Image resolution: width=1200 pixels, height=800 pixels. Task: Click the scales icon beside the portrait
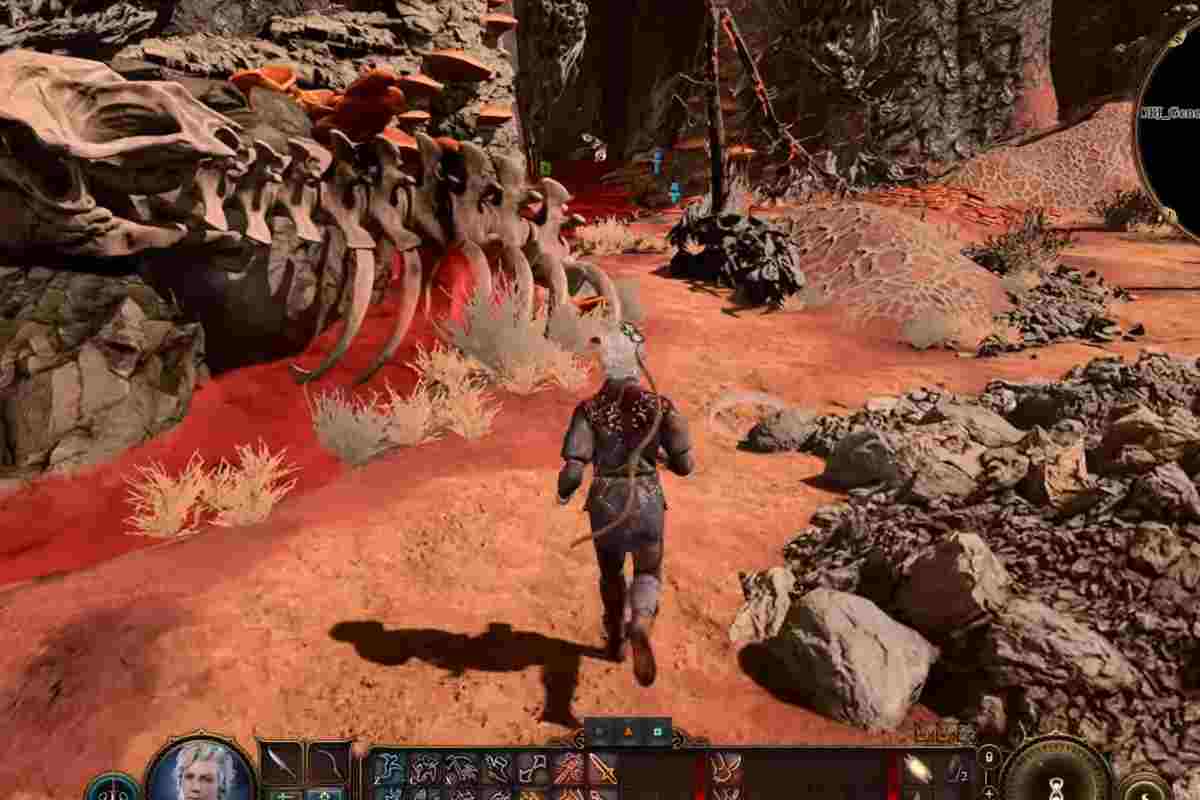[x=111, y=789]
